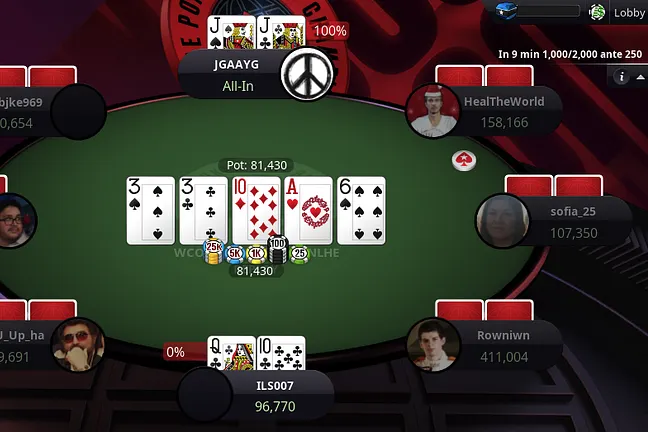
Task: Click JGAAYG's peace sign avatar
Action: pos(305,75)
